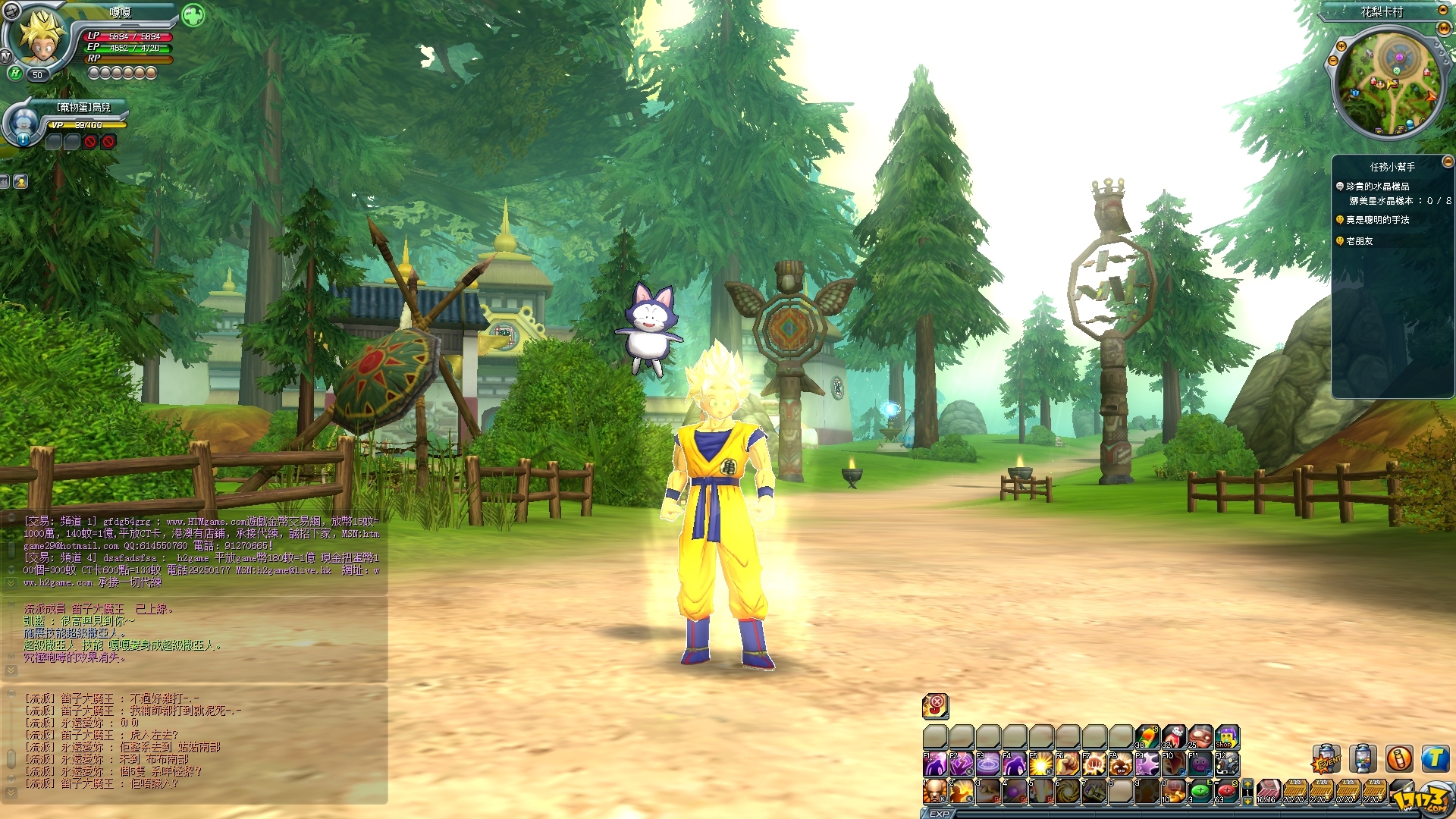Collapse the 任務小幫手 quest helper panel
This screenshot has height=819, width=1456.
pos(1447,162)
